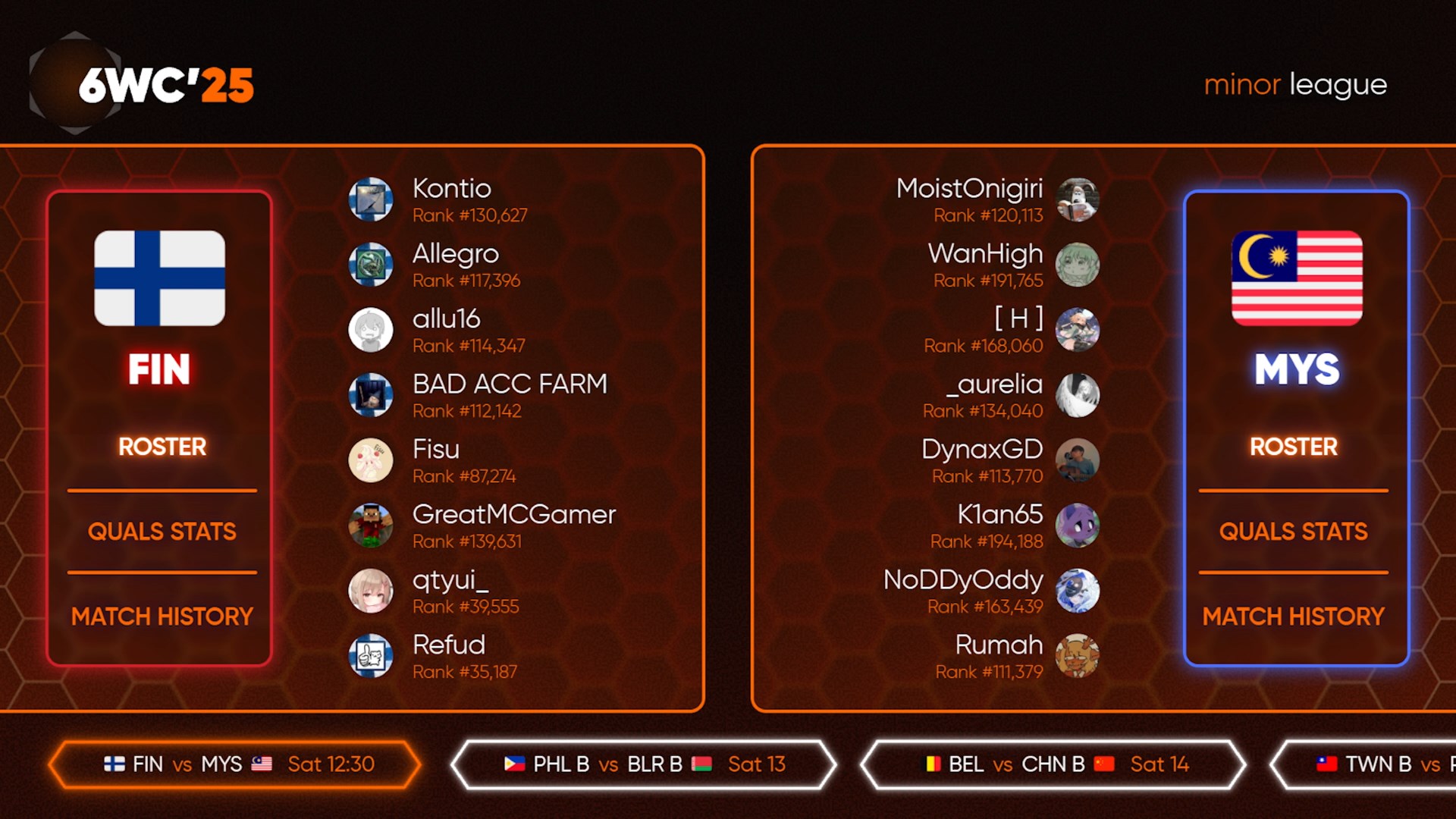Switch to Malaysia's Quals Stats

point(1293,532)
